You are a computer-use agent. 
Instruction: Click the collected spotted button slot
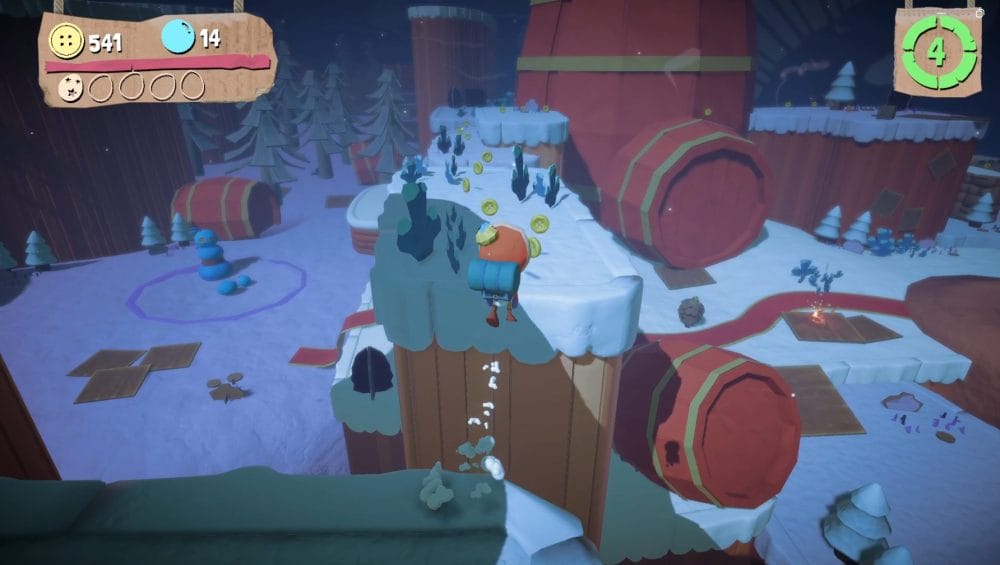coord(72,87)
